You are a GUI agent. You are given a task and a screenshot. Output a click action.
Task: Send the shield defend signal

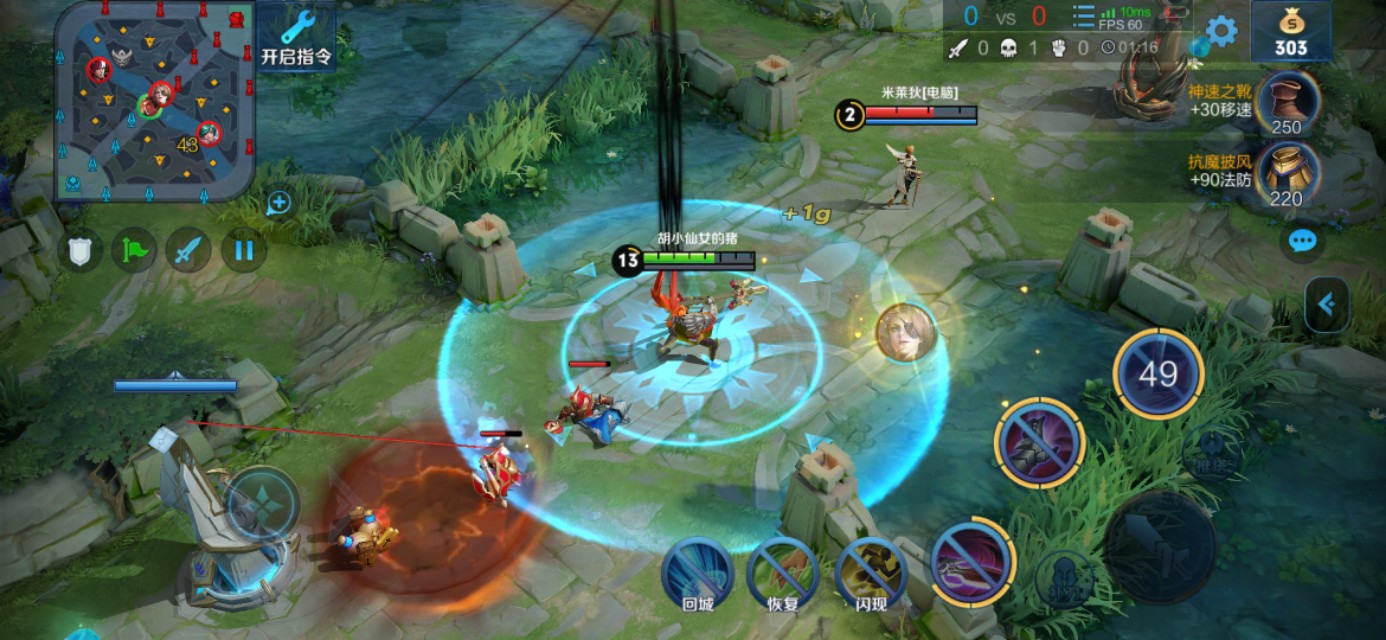[x=80, y=250]
